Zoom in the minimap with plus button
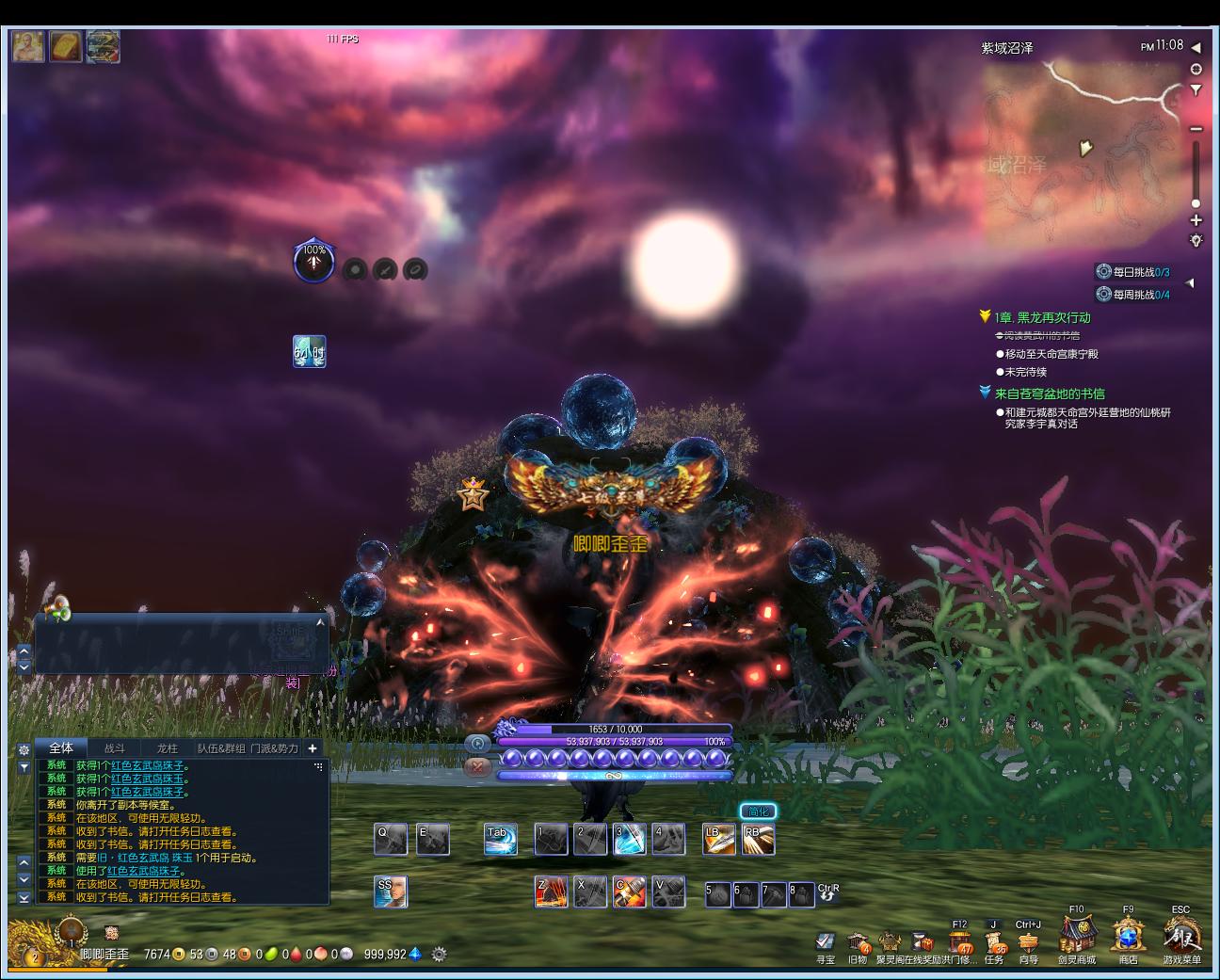 [1196, 220]
